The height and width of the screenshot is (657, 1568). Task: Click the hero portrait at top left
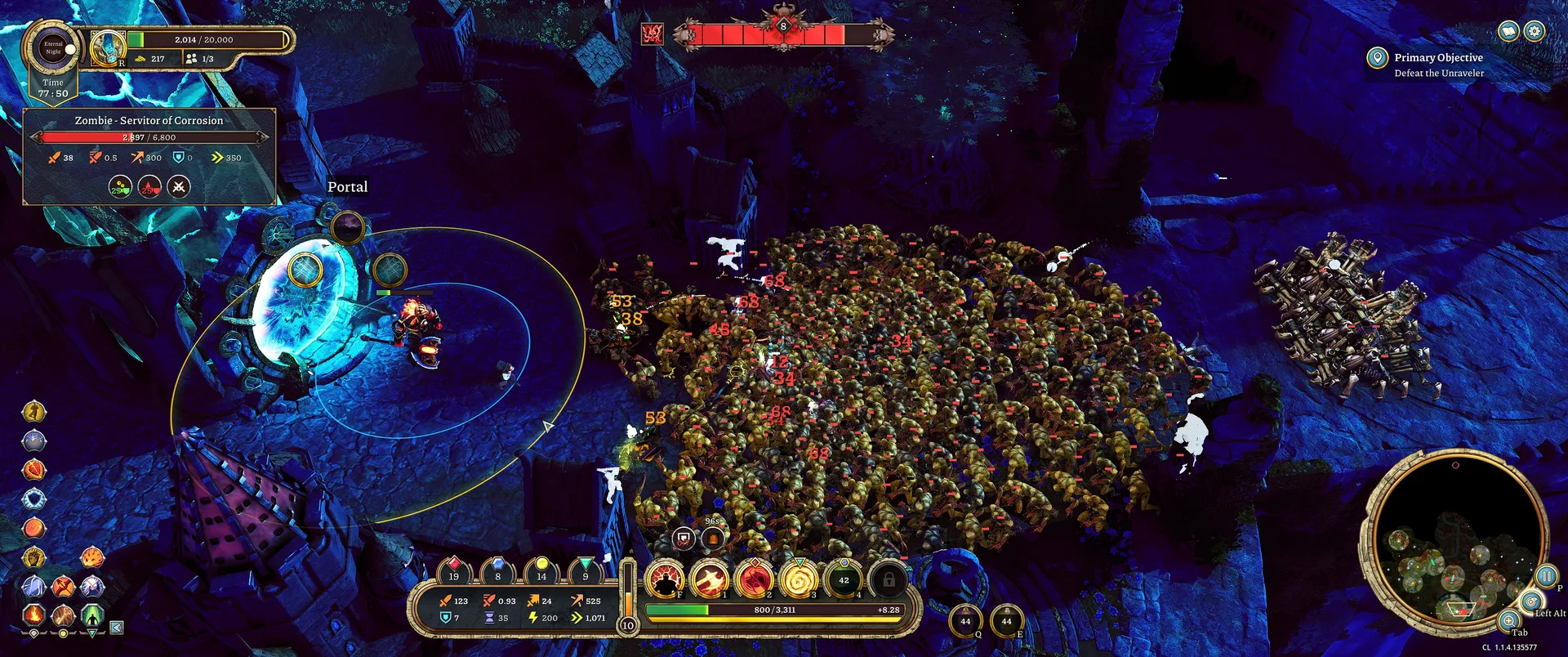click(x=107, y=48)
